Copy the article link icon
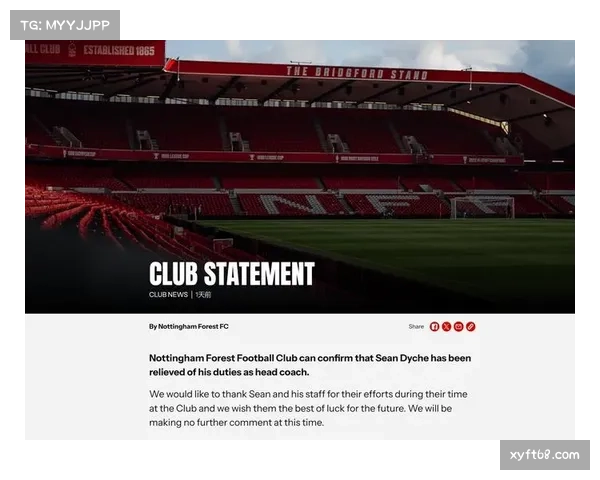This screenshot has width=600, height=480. point(471,326)
